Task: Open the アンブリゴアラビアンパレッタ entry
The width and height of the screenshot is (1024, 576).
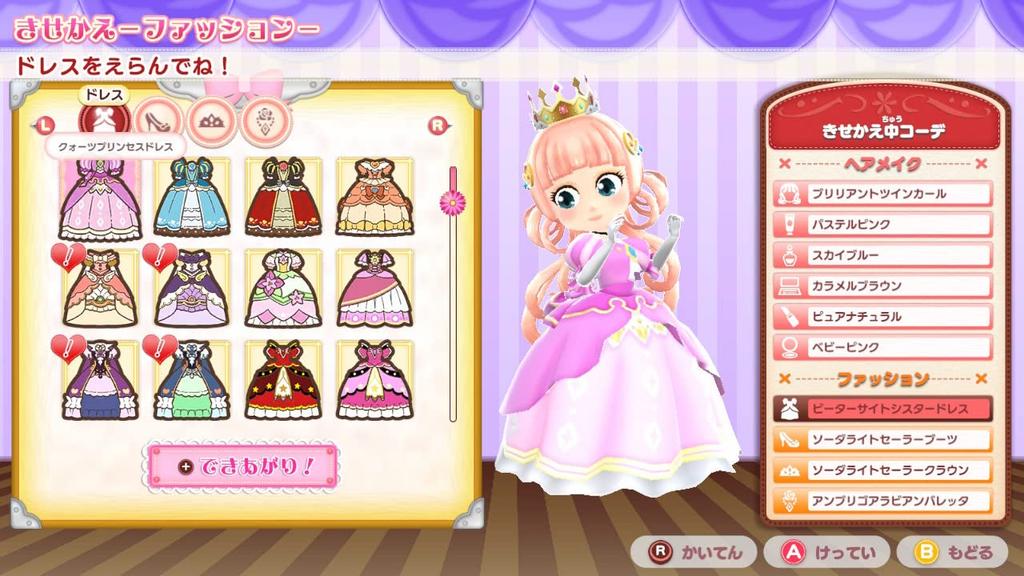Action: [882, 501]
